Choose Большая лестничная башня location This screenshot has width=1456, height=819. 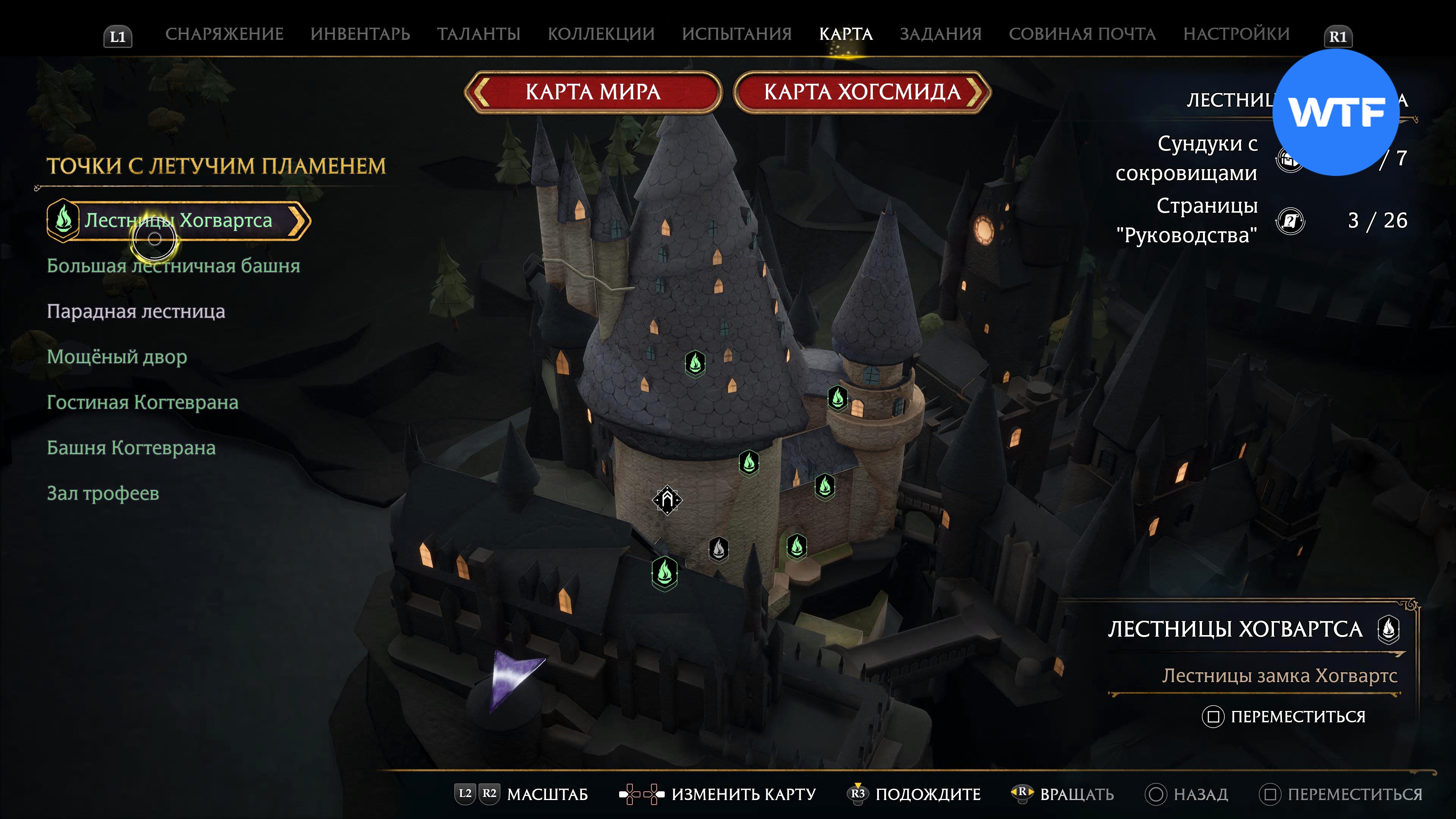173,266
